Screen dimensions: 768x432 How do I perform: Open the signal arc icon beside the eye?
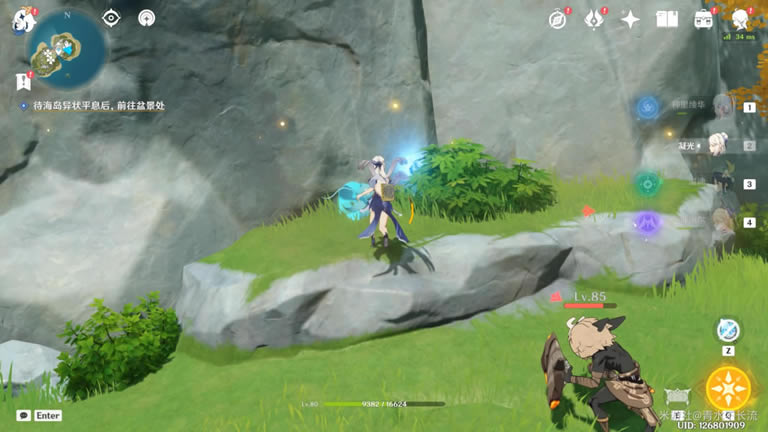[x=147, y=18]
